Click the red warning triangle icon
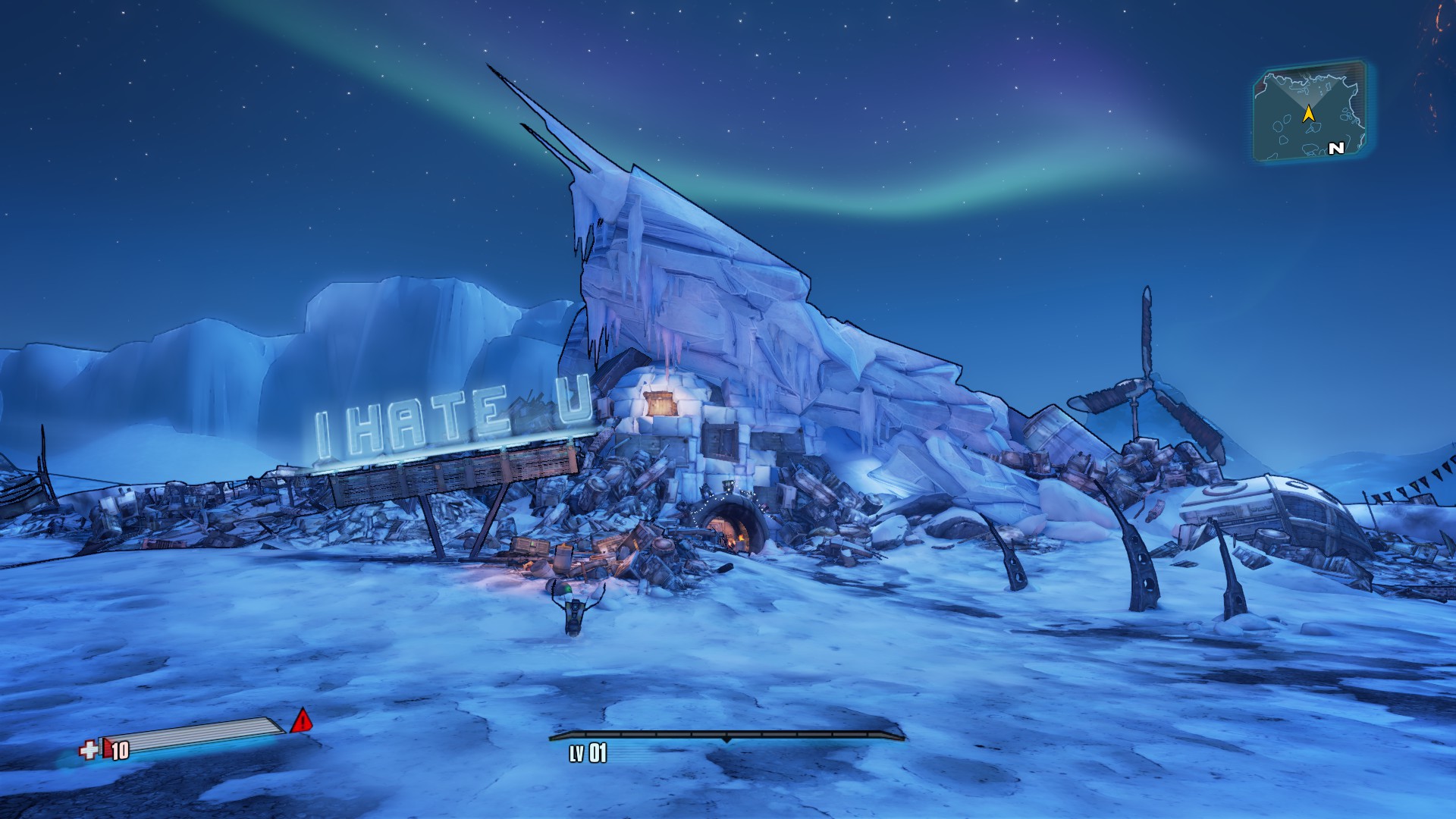1456x819 pixels. coord(302,720)
